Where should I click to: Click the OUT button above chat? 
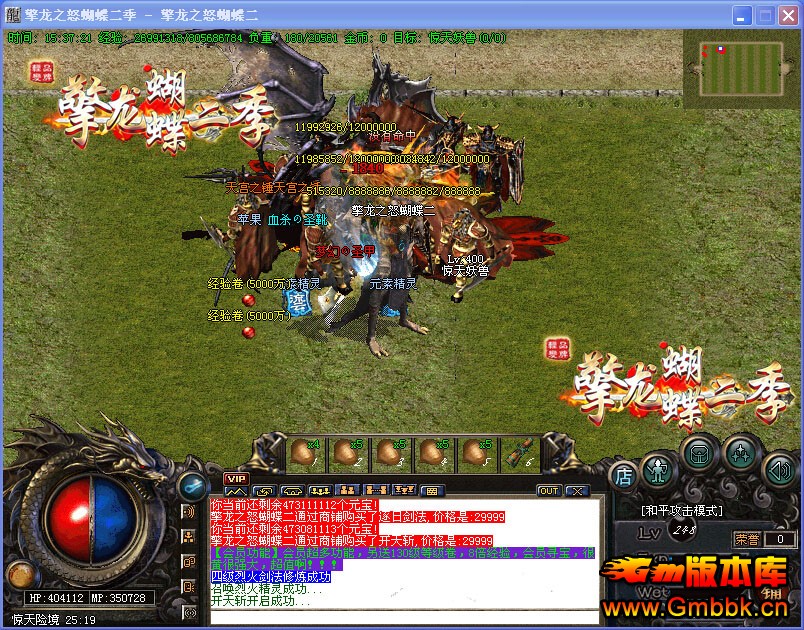[548, 491]
